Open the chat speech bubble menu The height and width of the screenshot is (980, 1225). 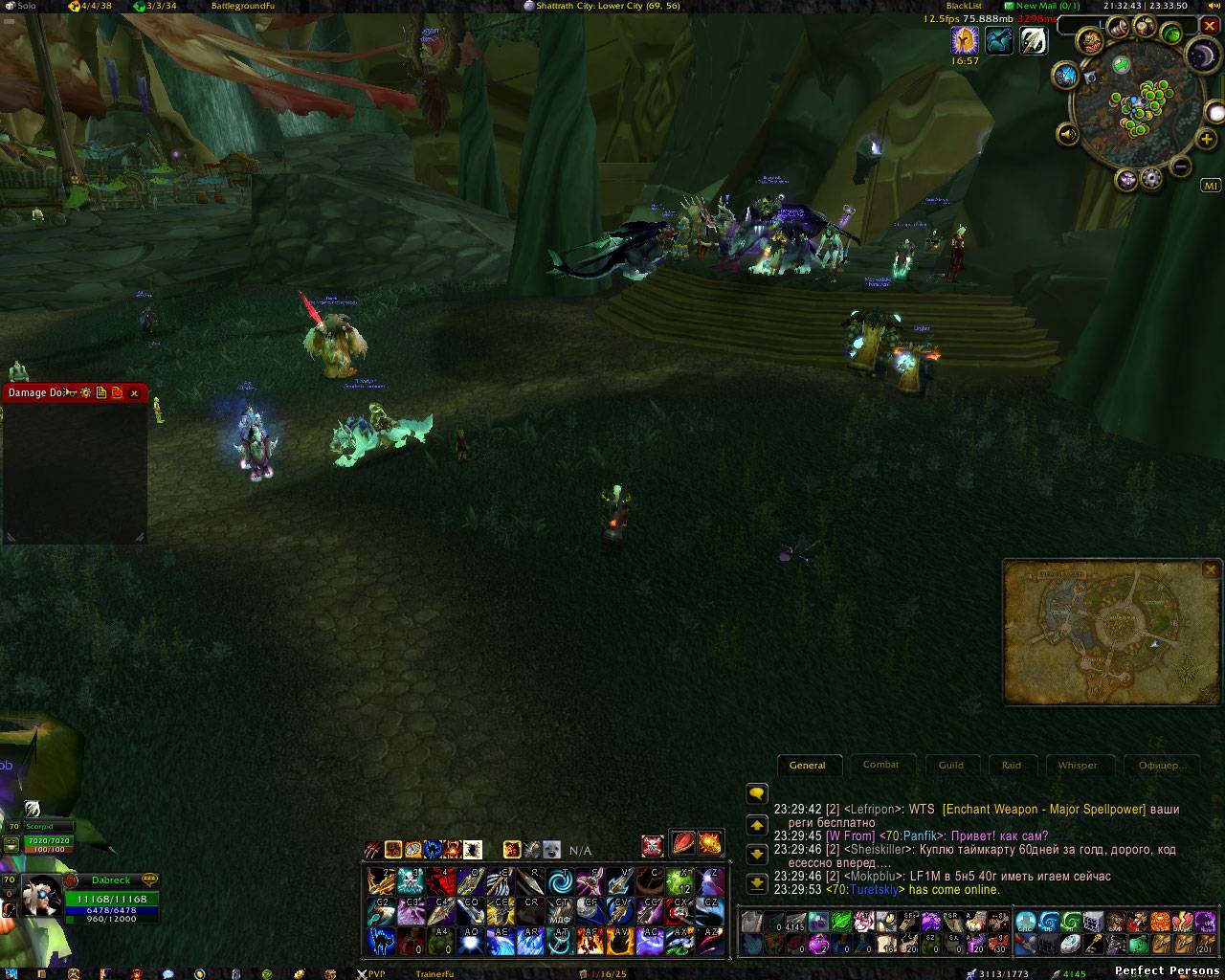pos(757,793)
